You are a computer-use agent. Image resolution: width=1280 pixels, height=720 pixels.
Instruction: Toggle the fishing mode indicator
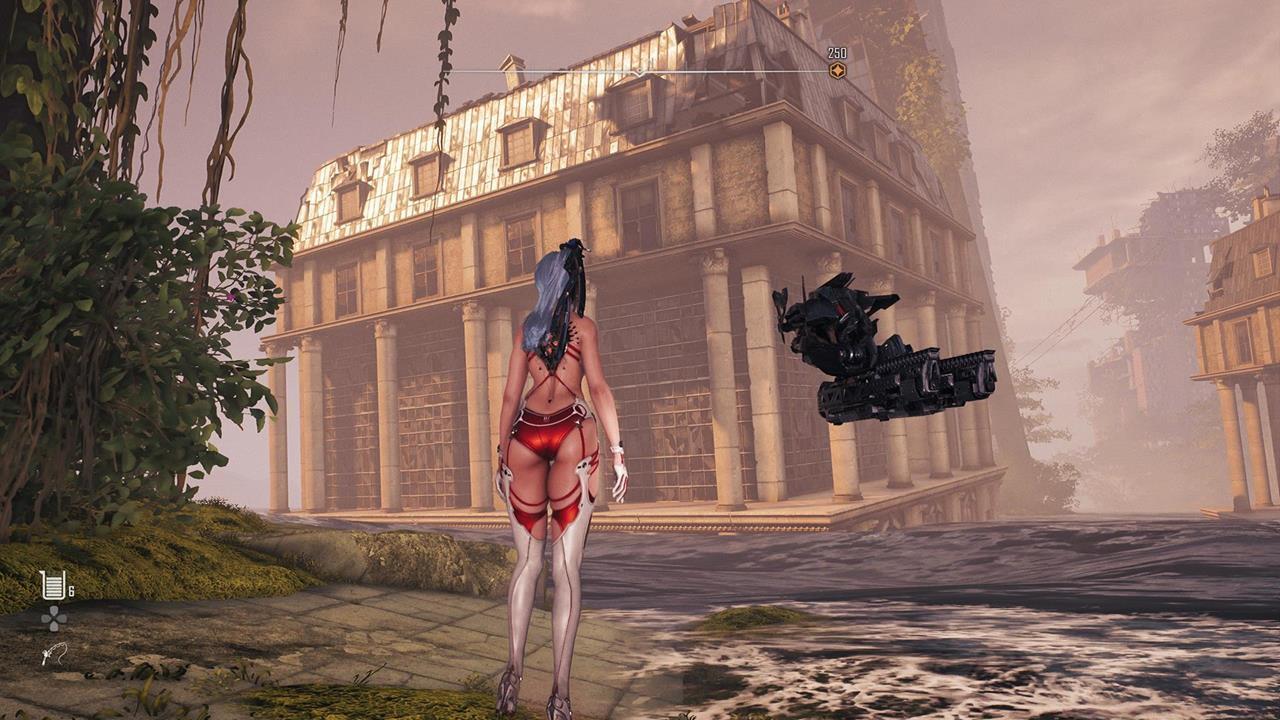tap(54, 655)
